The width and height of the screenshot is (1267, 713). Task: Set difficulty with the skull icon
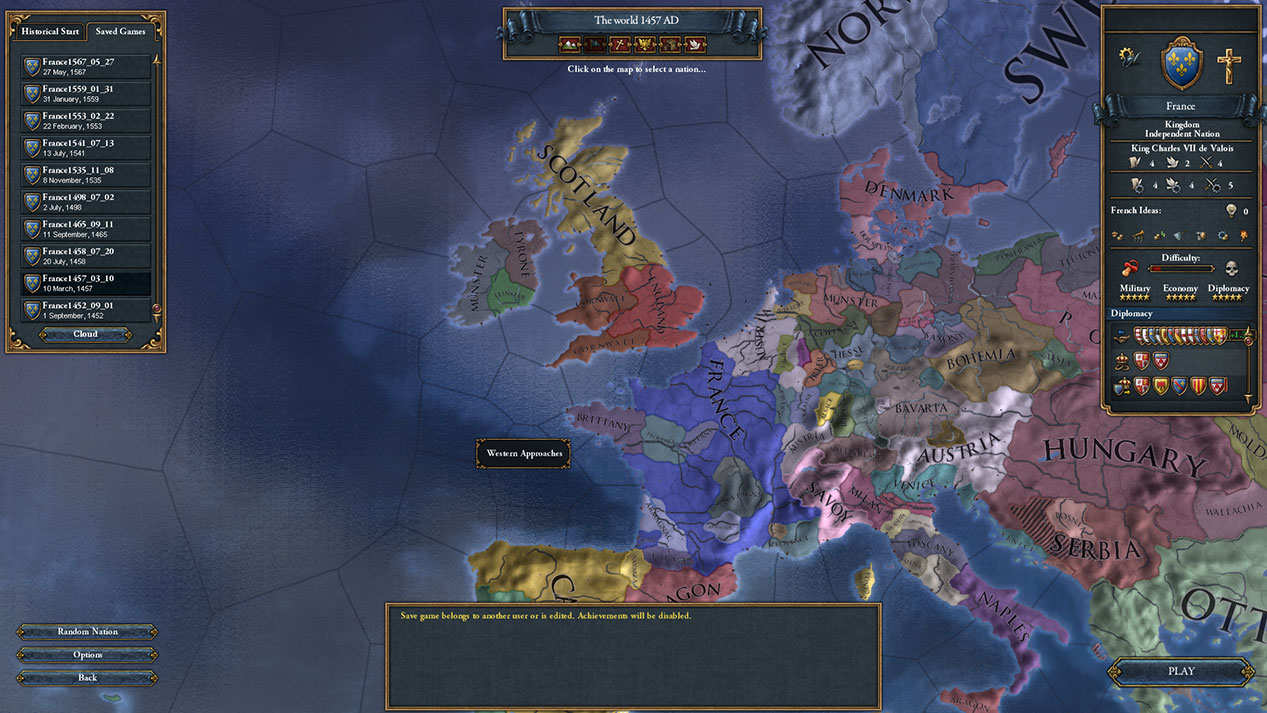pos(1230,268)
